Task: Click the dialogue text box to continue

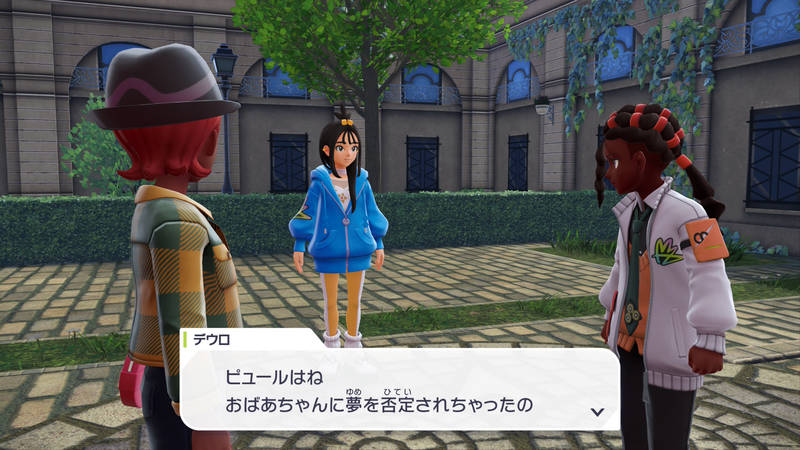Action: click(x=400, y=388)
